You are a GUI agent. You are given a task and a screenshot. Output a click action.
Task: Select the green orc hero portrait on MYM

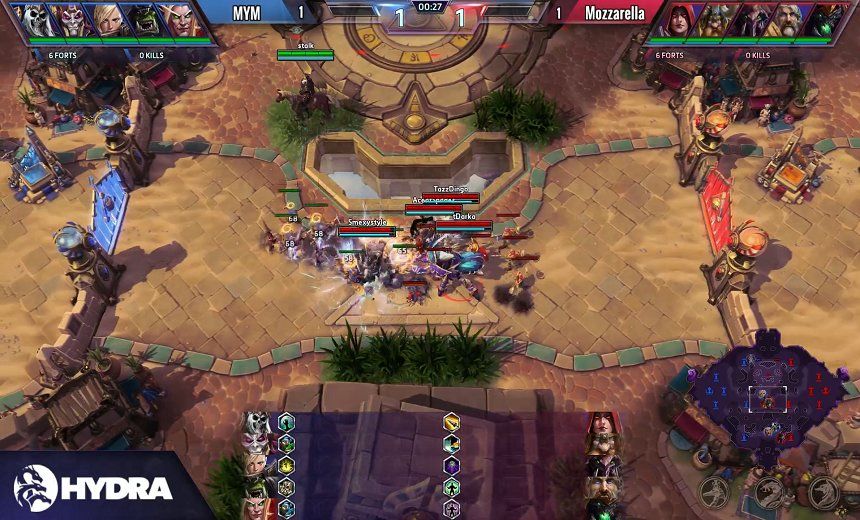(141, 20)
